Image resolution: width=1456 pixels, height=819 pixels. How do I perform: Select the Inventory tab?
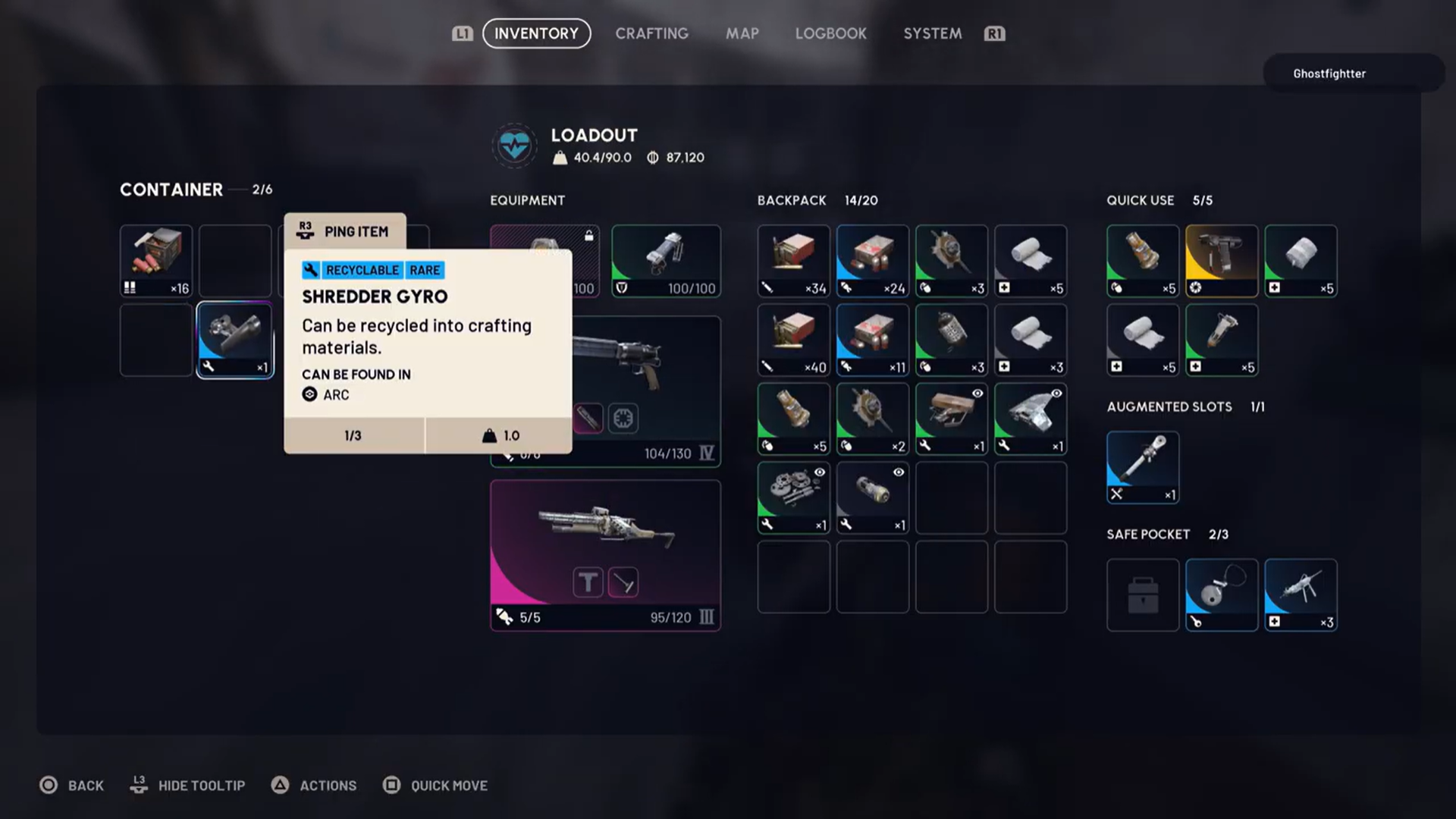point(536,33)
